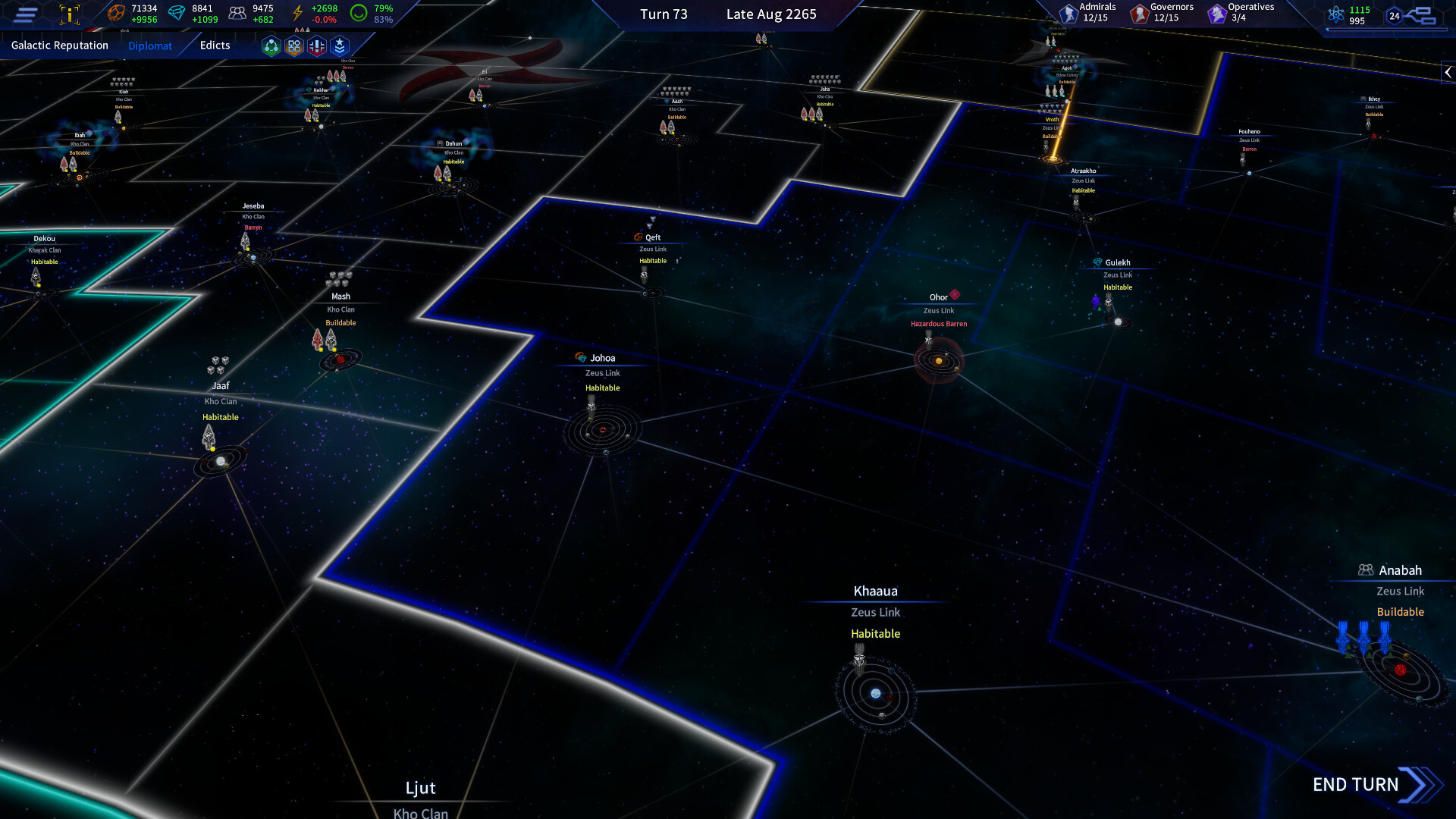Open the Admirals roster icon
Image resolution: width=1456 pixels, height=819 pixels.
click(x=1069, y=11)
